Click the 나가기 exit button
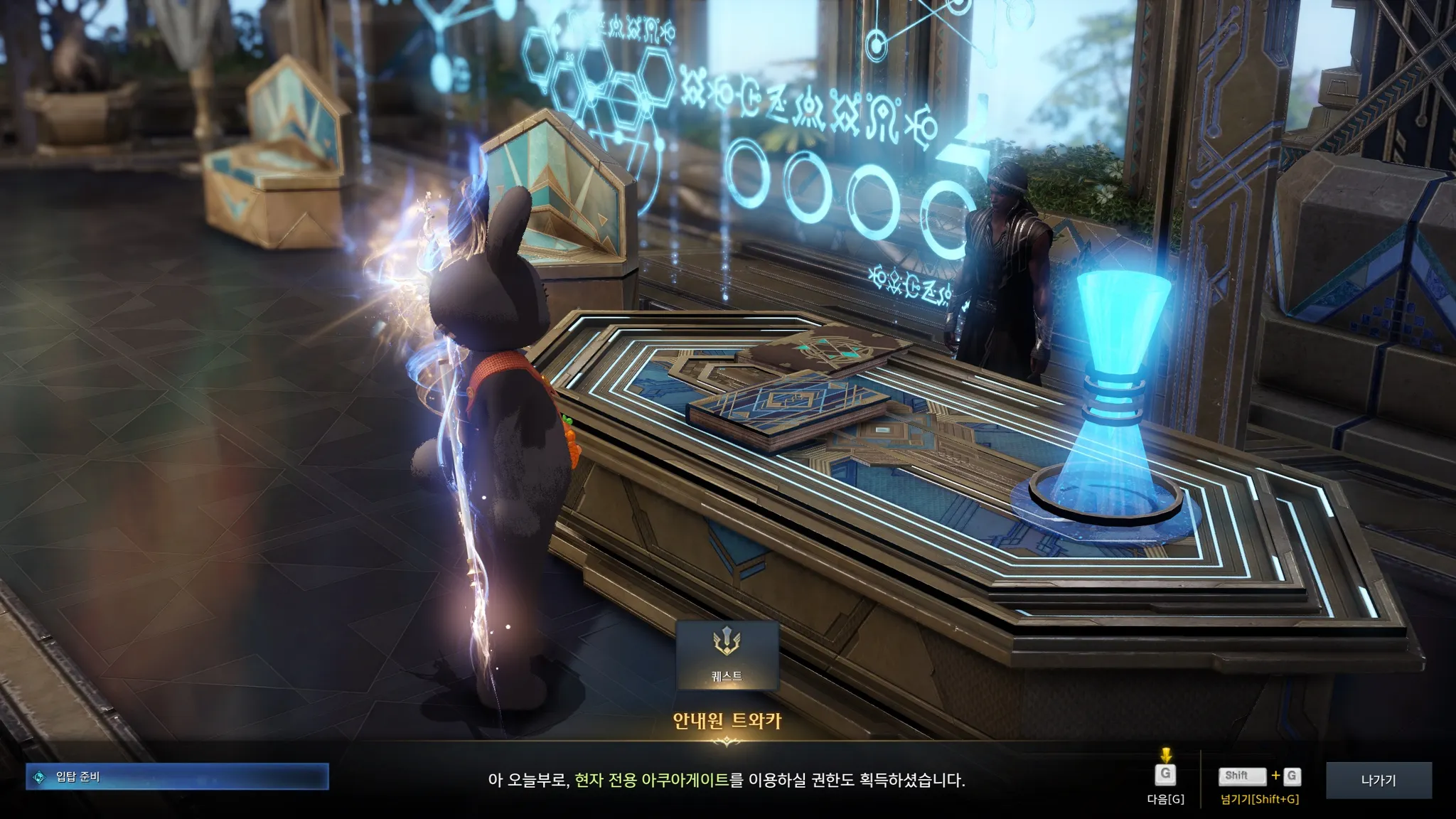Image resolution: width=1456 pixels, height=819 pixels. 1378,781
